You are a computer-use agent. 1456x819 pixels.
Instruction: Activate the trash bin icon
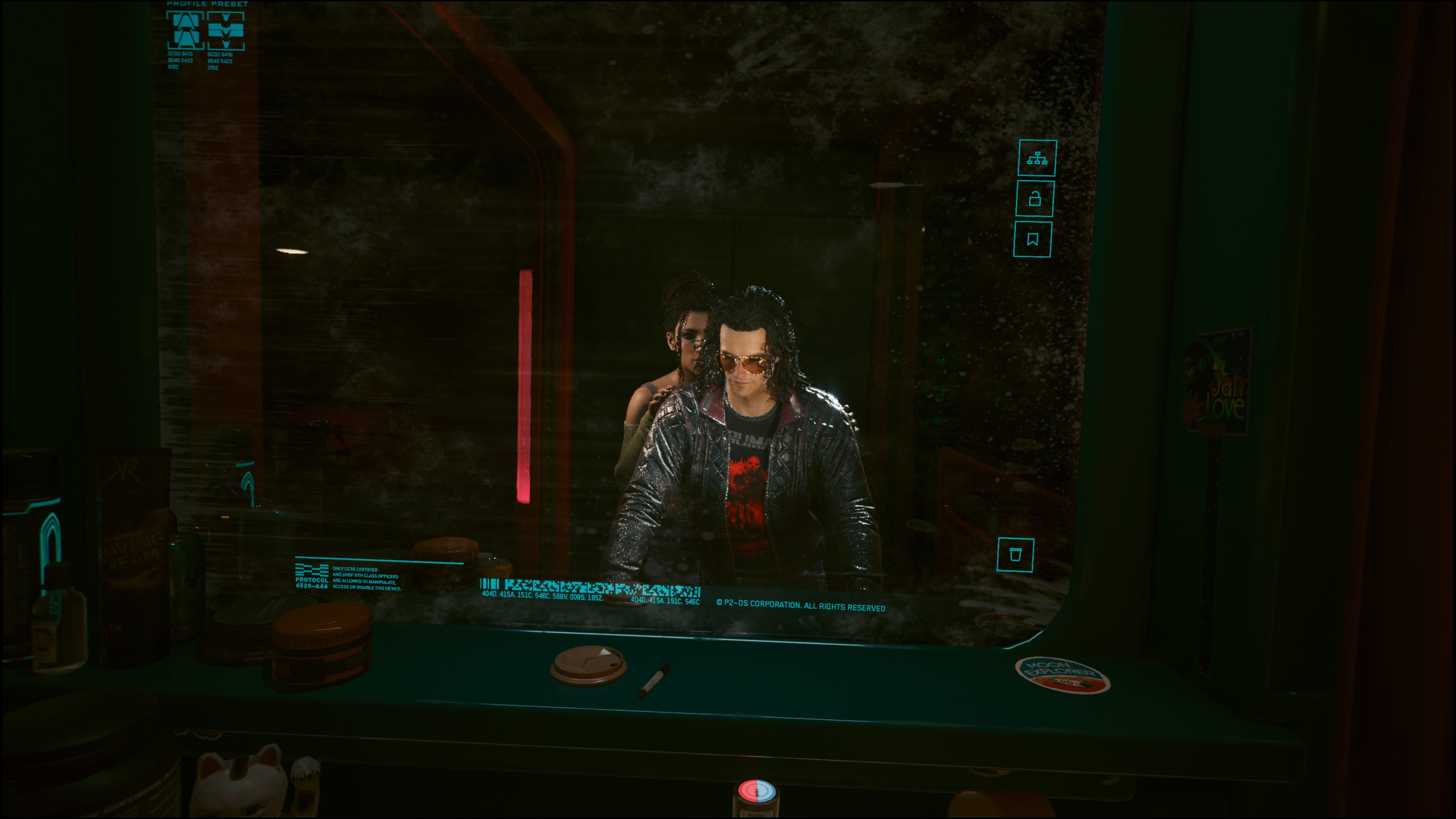1015,554
